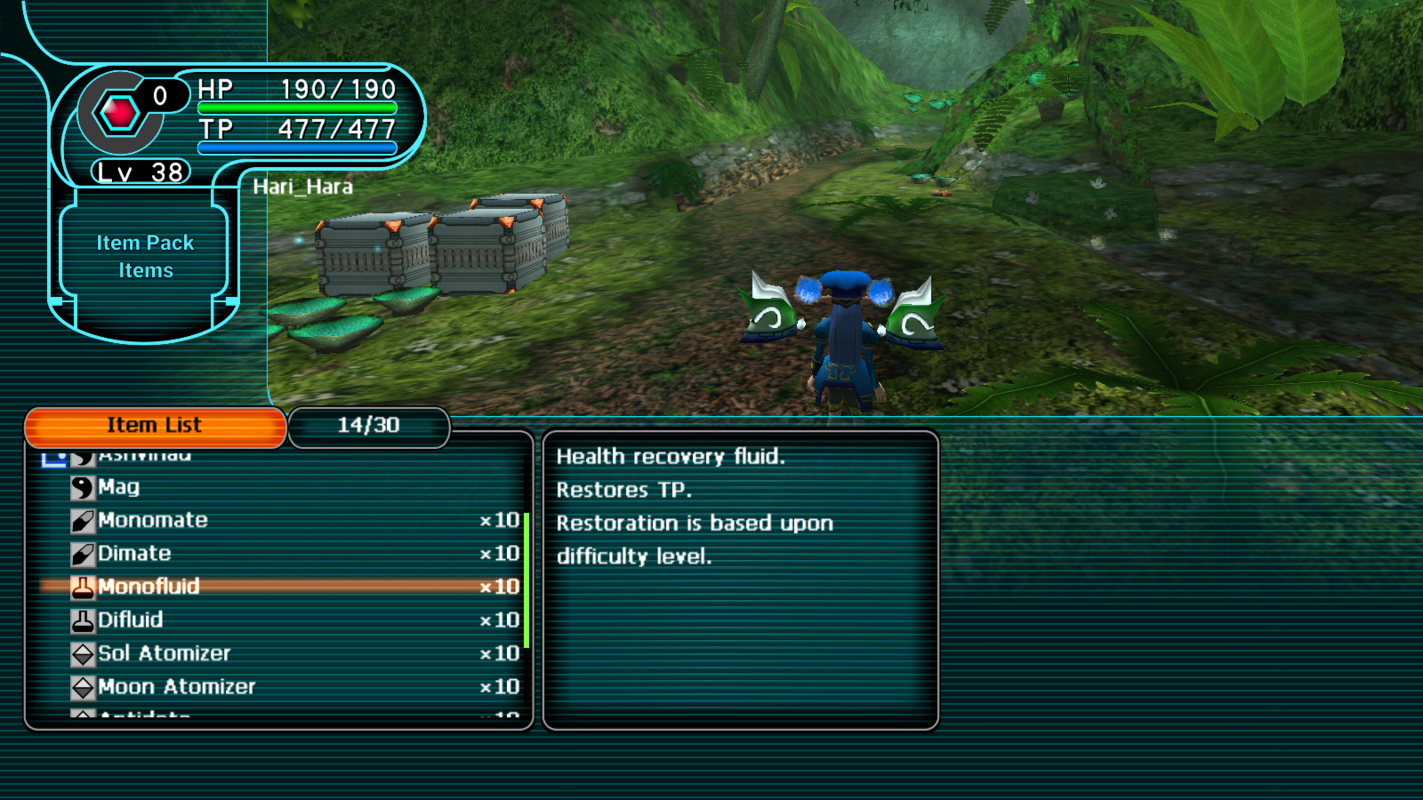Click the partially visible Ashvinad item icon

85,455
